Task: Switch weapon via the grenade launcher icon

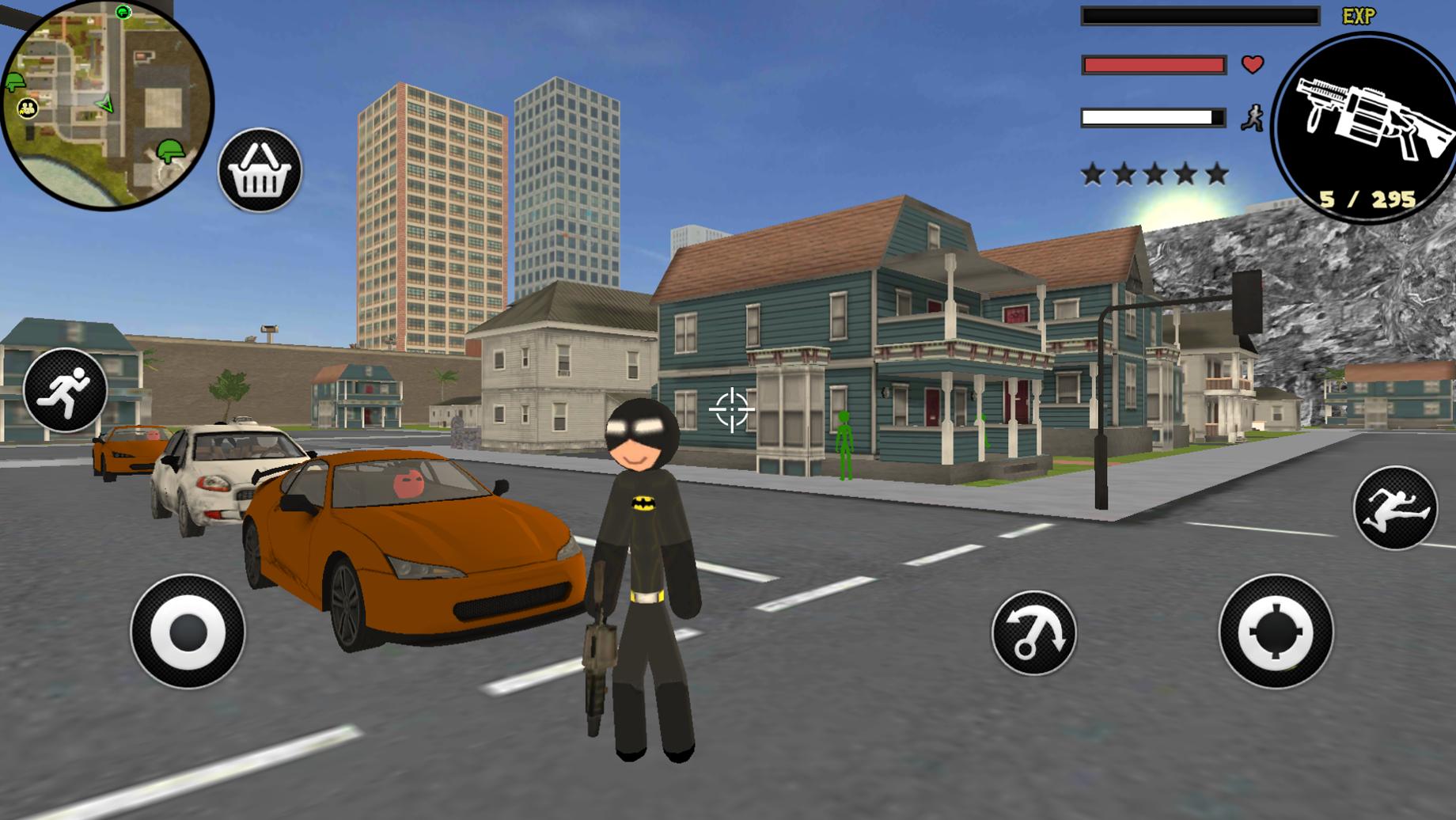Action: click(x=1367, y=127)
